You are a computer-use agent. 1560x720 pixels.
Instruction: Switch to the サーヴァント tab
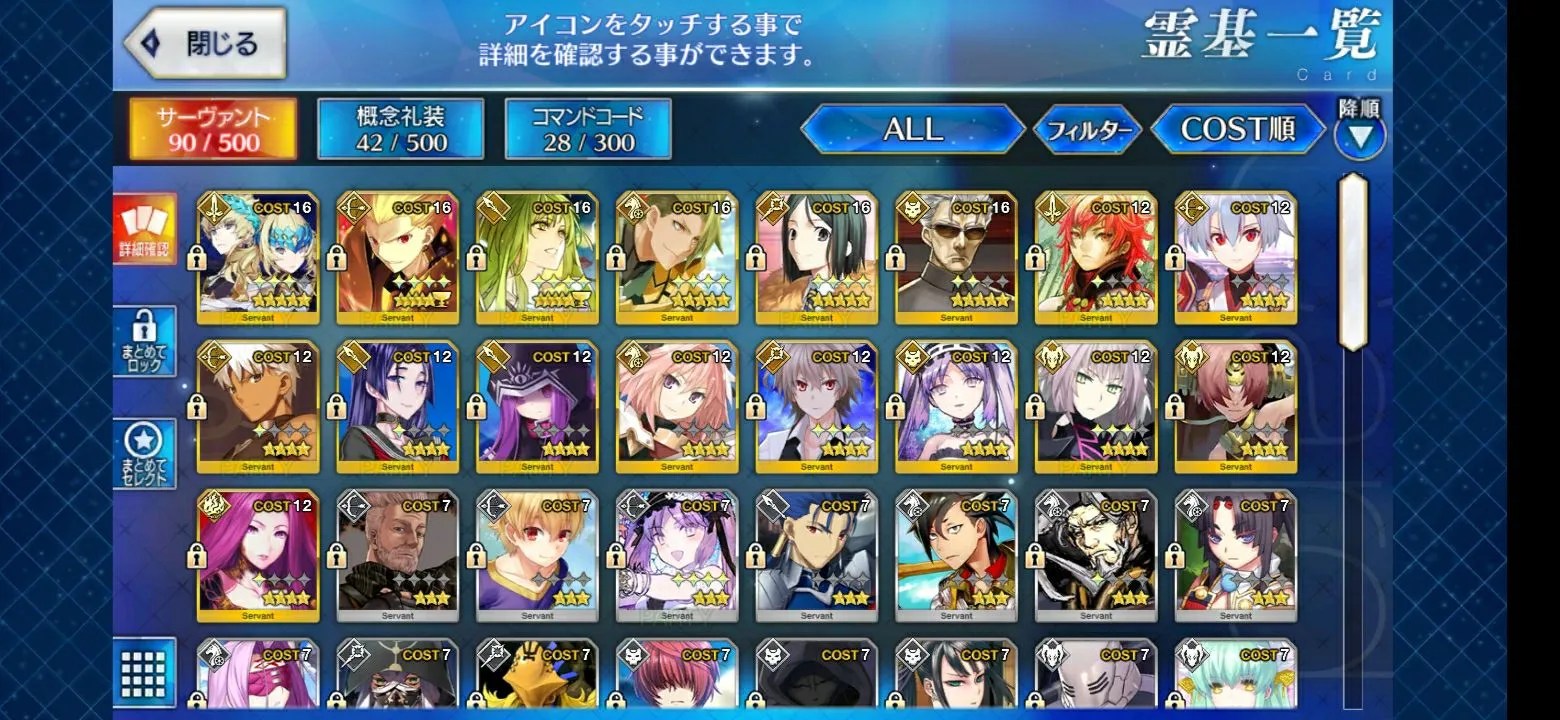[213, 129]
